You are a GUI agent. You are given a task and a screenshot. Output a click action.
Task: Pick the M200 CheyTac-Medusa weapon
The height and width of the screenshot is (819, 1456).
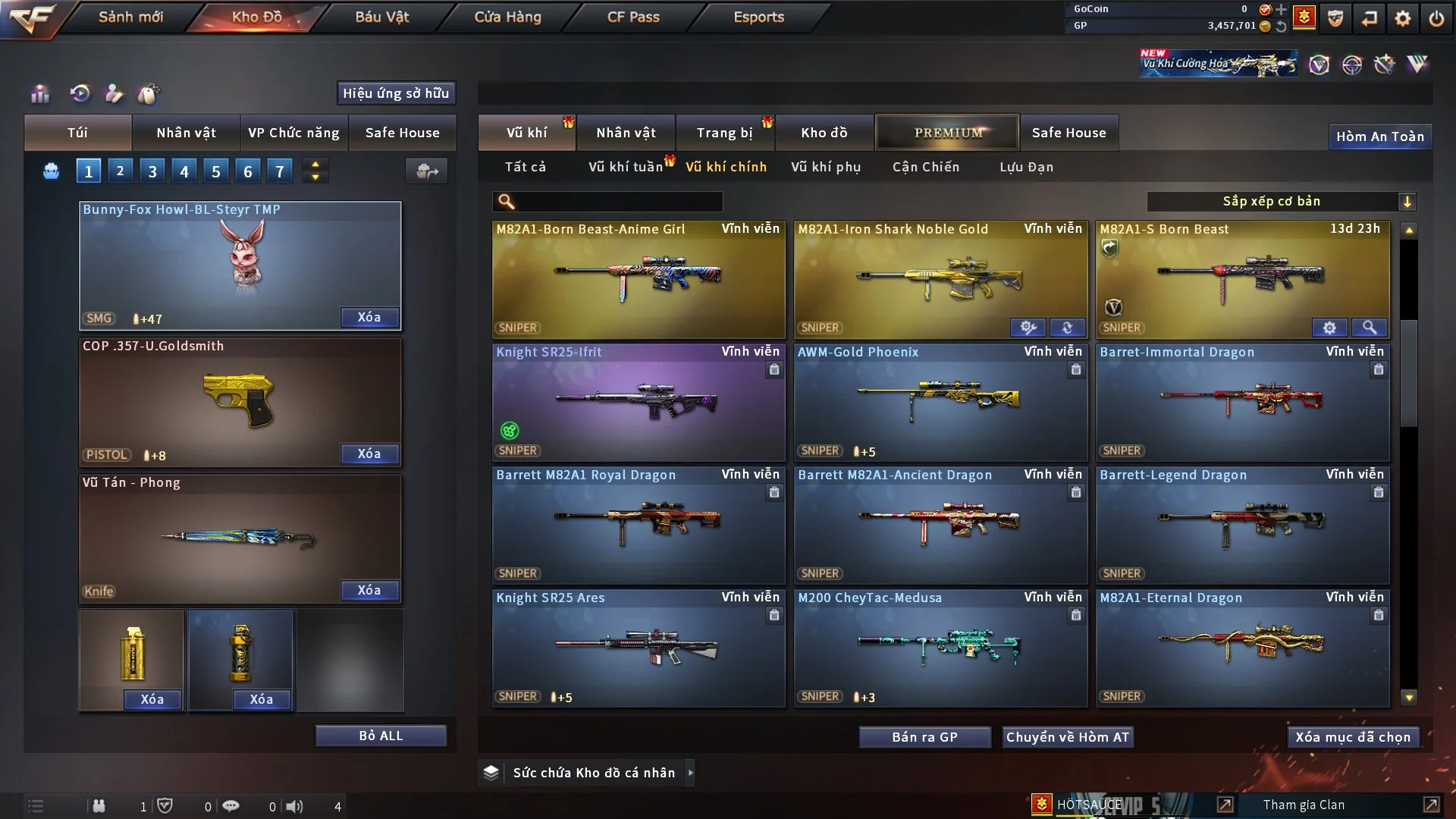940,648
